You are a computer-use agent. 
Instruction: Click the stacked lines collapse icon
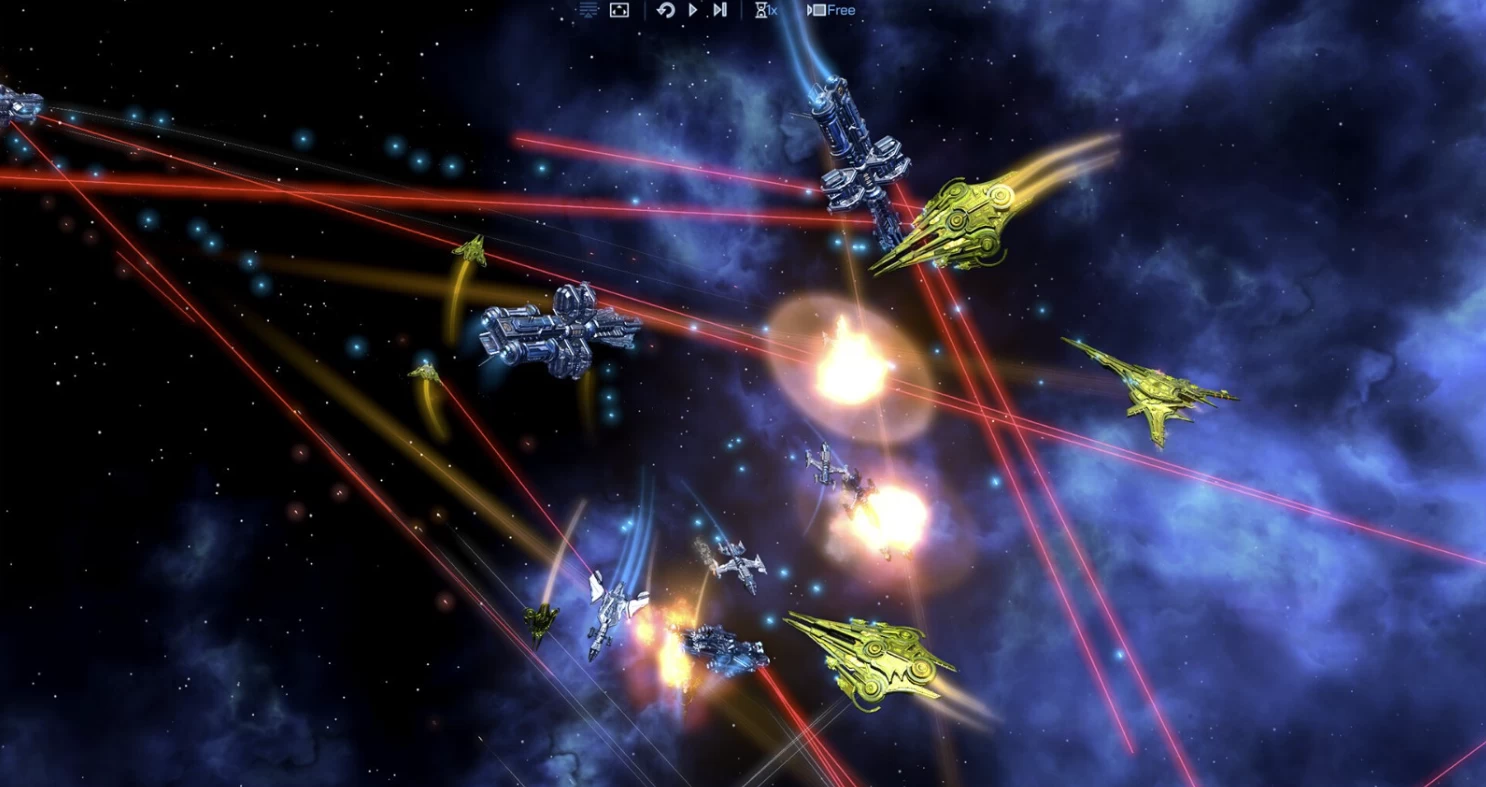pyautogui.click(x=588, y=10)
